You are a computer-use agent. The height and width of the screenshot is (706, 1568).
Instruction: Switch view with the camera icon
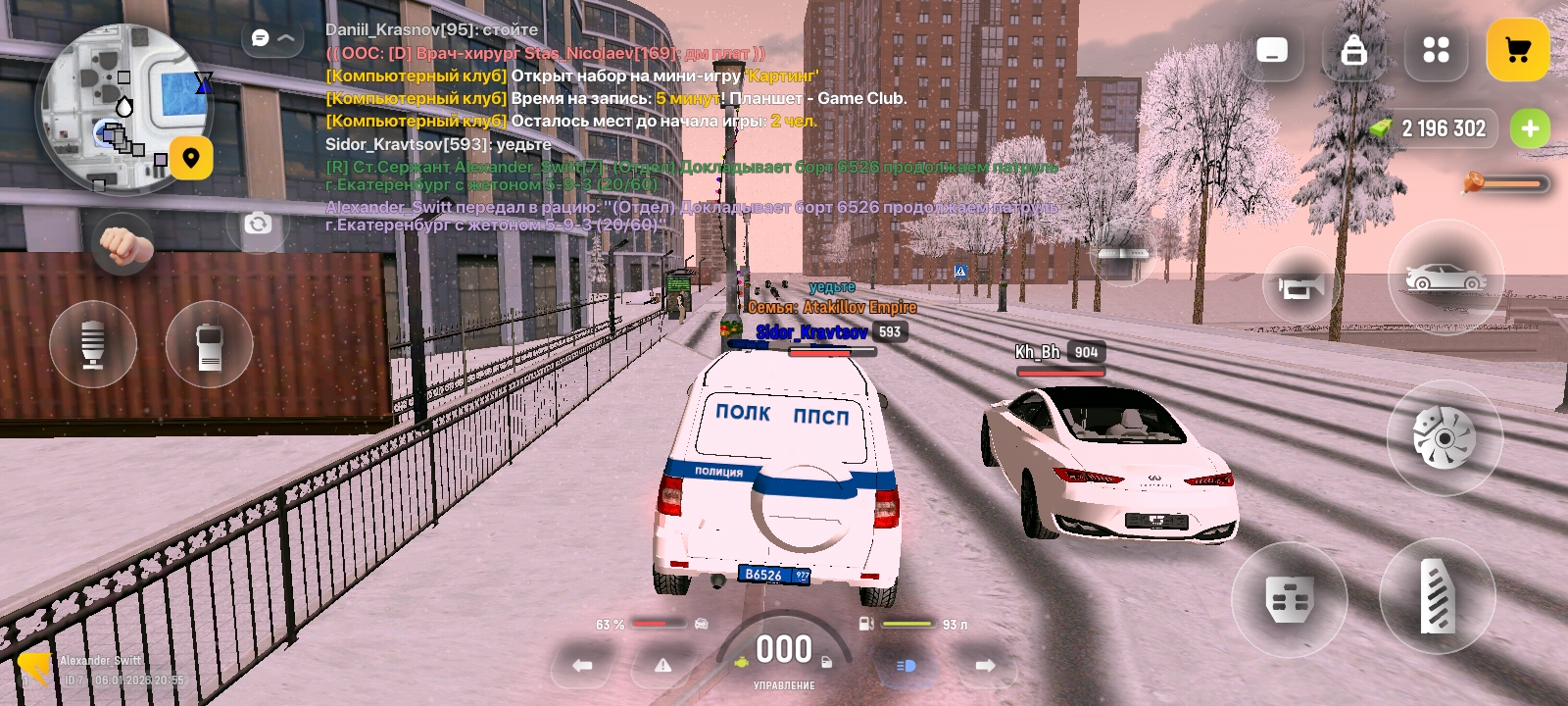pyautogui.click(x=258, y=224)
